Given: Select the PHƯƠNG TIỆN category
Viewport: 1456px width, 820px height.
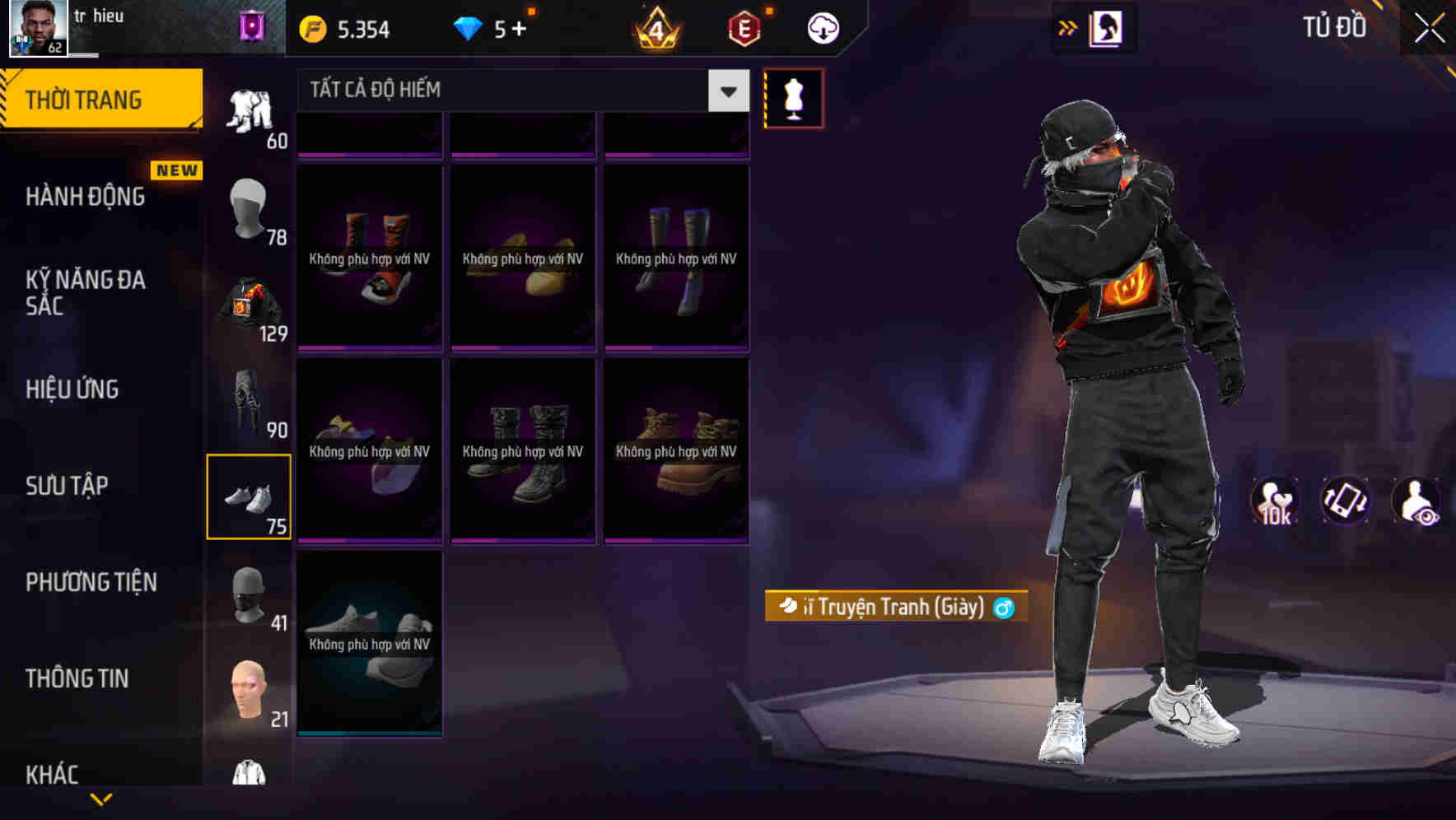Looking at the screenshot, I should pyautogui.click(x=91, y=582).
